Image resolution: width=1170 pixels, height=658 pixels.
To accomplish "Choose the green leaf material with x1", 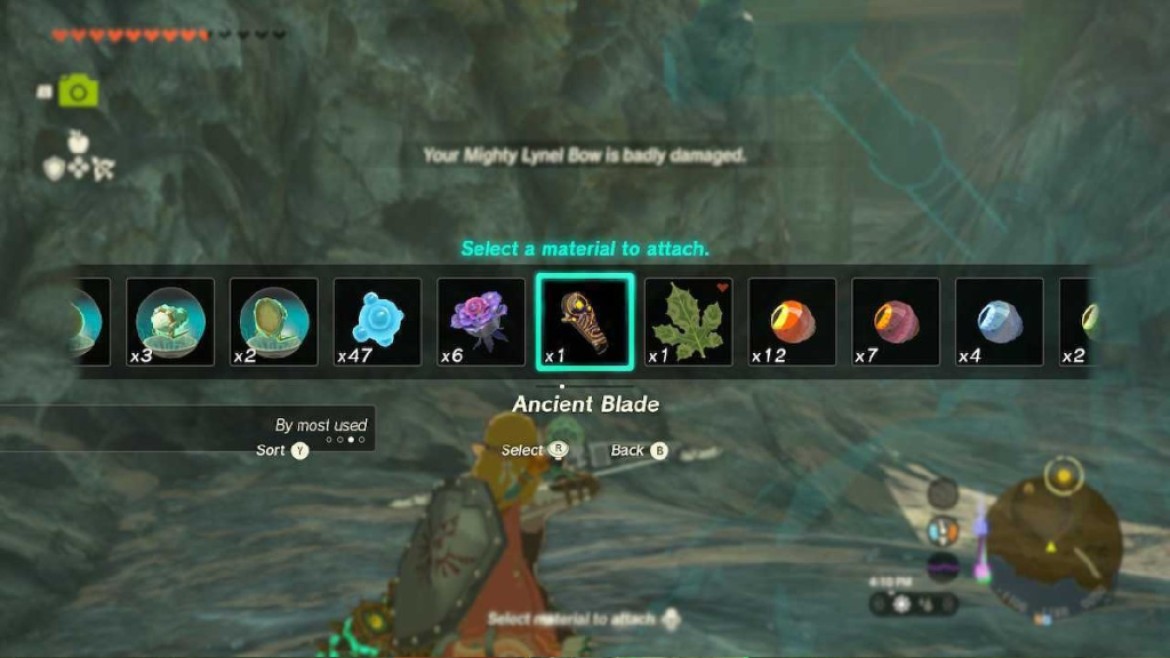I will pyautogui.click(x=689, y=322).
